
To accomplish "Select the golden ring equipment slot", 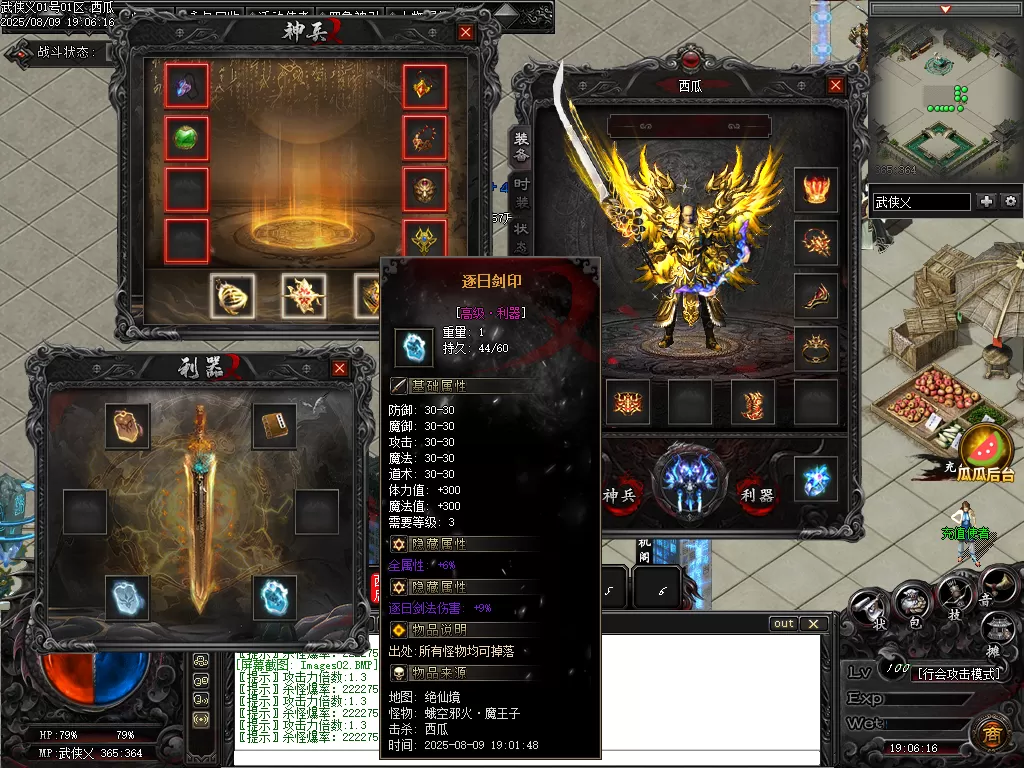I will 815,349.
